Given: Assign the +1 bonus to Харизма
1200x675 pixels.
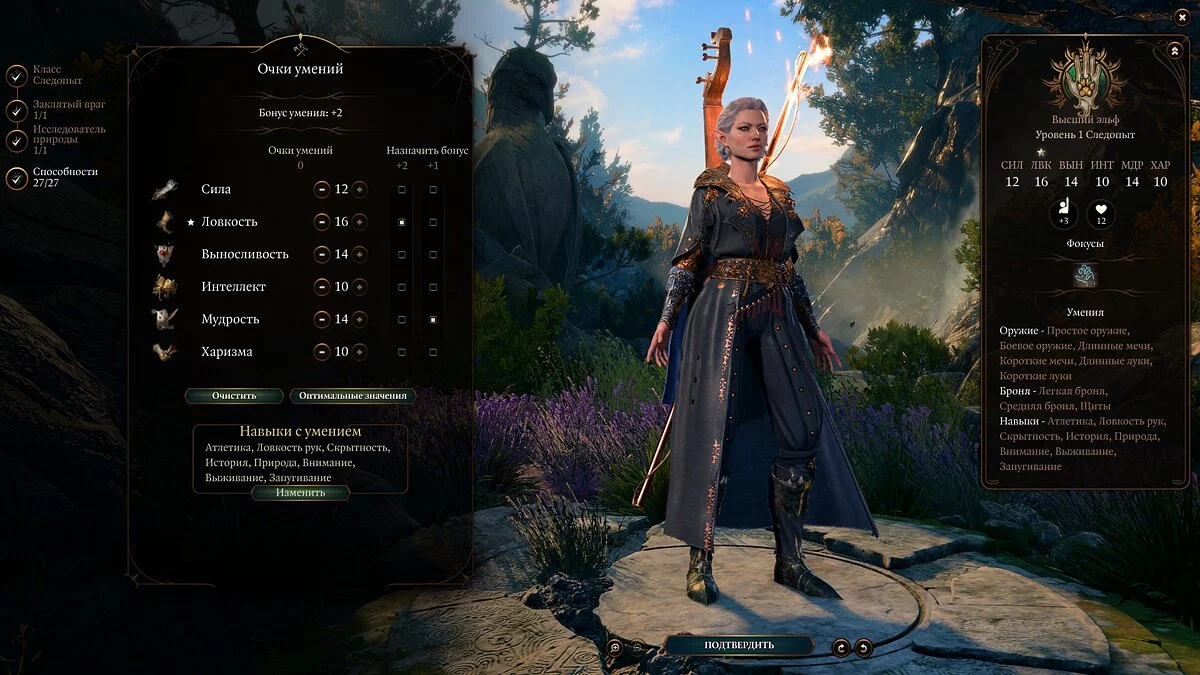Looking at the screenshot, I should point(433,352).
